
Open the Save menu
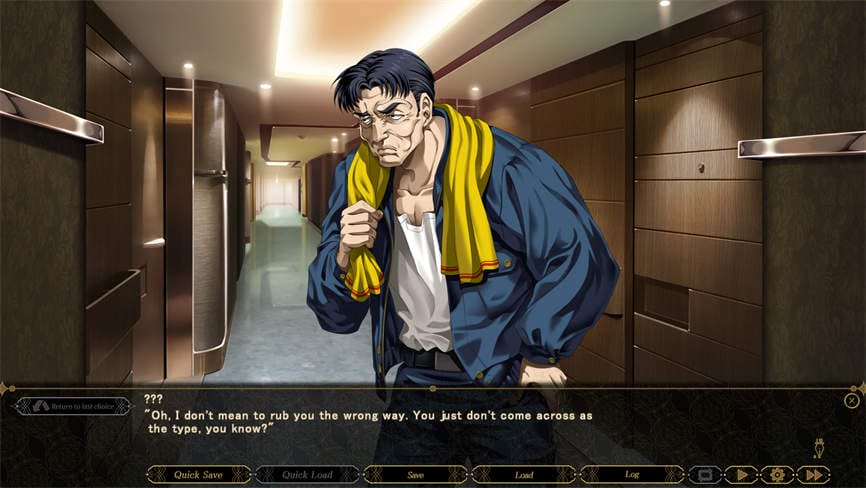click(x=415, y=475)
